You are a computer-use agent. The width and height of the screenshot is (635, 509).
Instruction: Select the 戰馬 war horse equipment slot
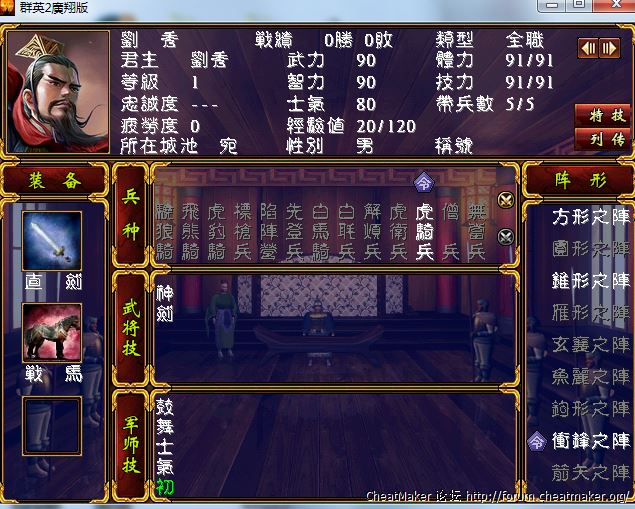(52, 333)
